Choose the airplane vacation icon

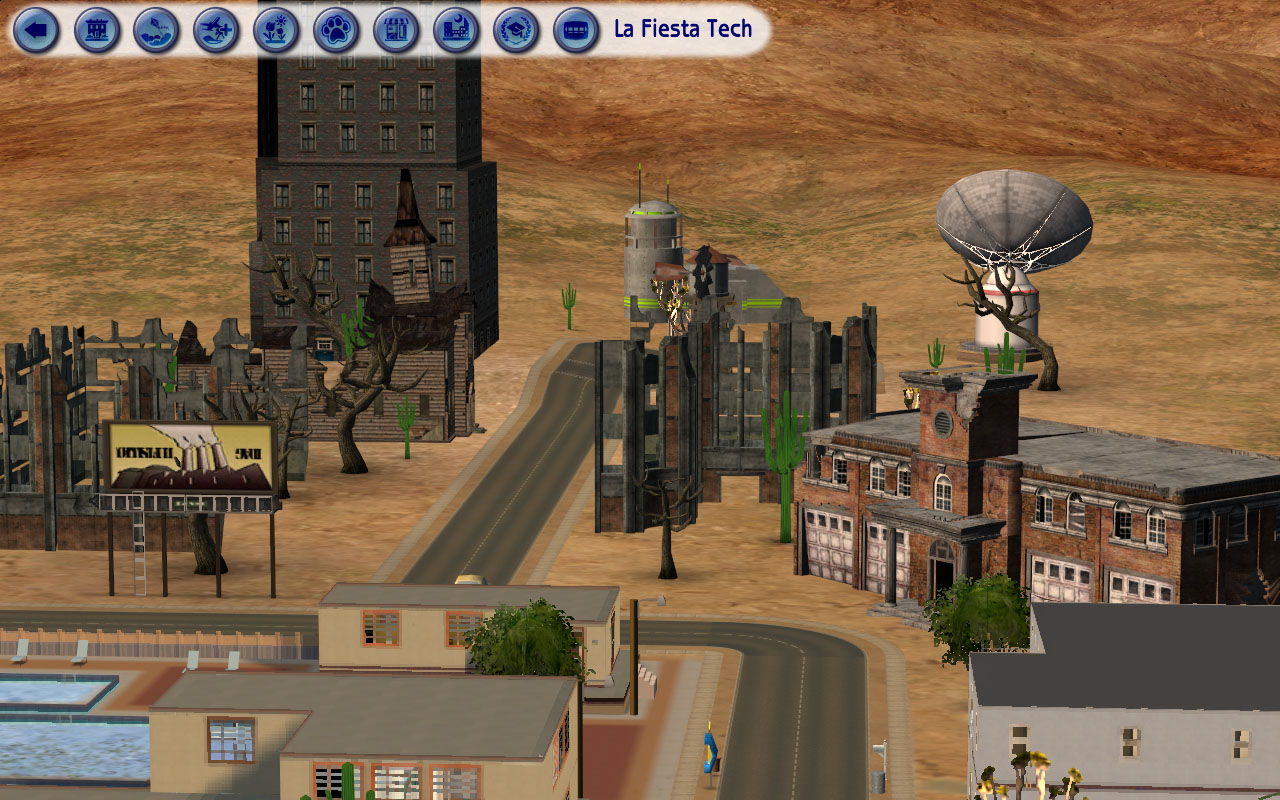(217, 30)
